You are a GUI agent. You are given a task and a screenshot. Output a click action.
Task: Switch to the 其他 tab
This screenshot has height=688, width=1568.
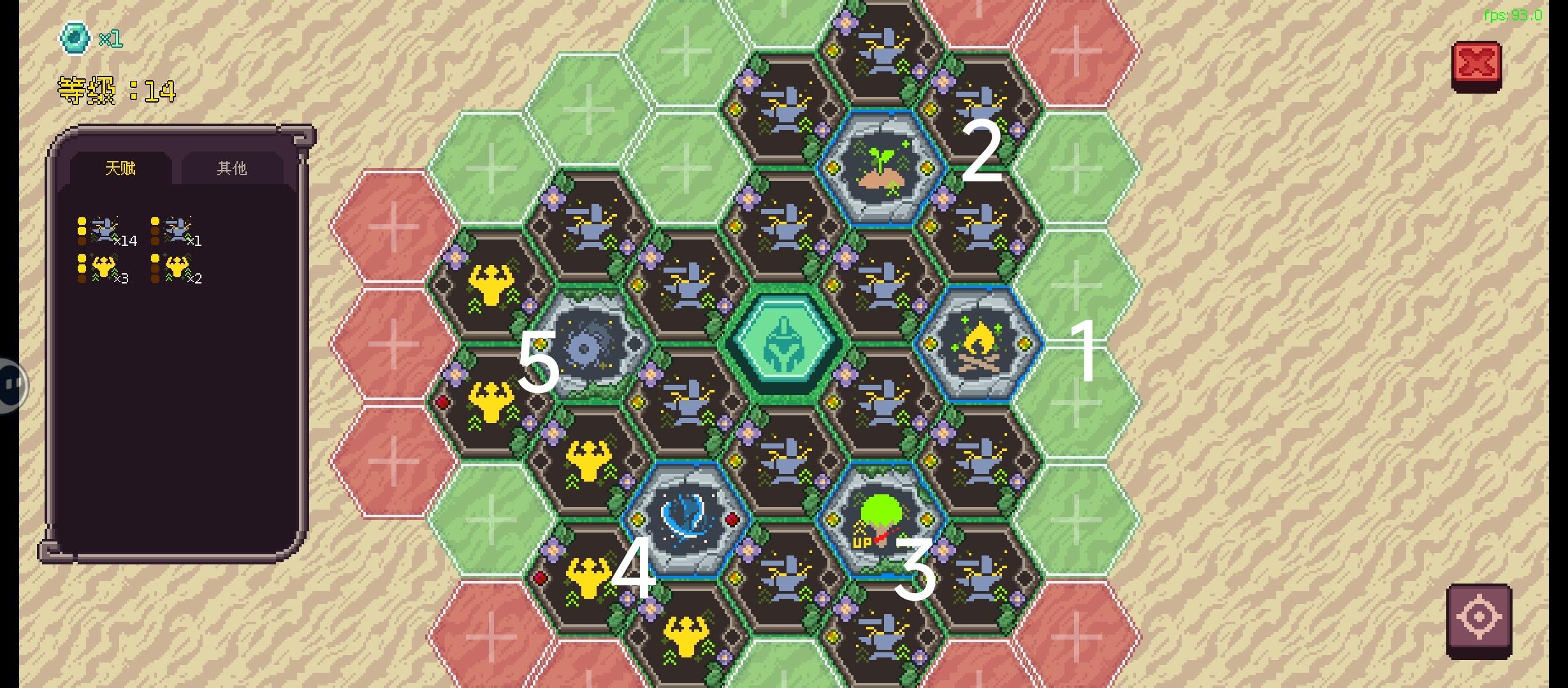tap(230, 168)
